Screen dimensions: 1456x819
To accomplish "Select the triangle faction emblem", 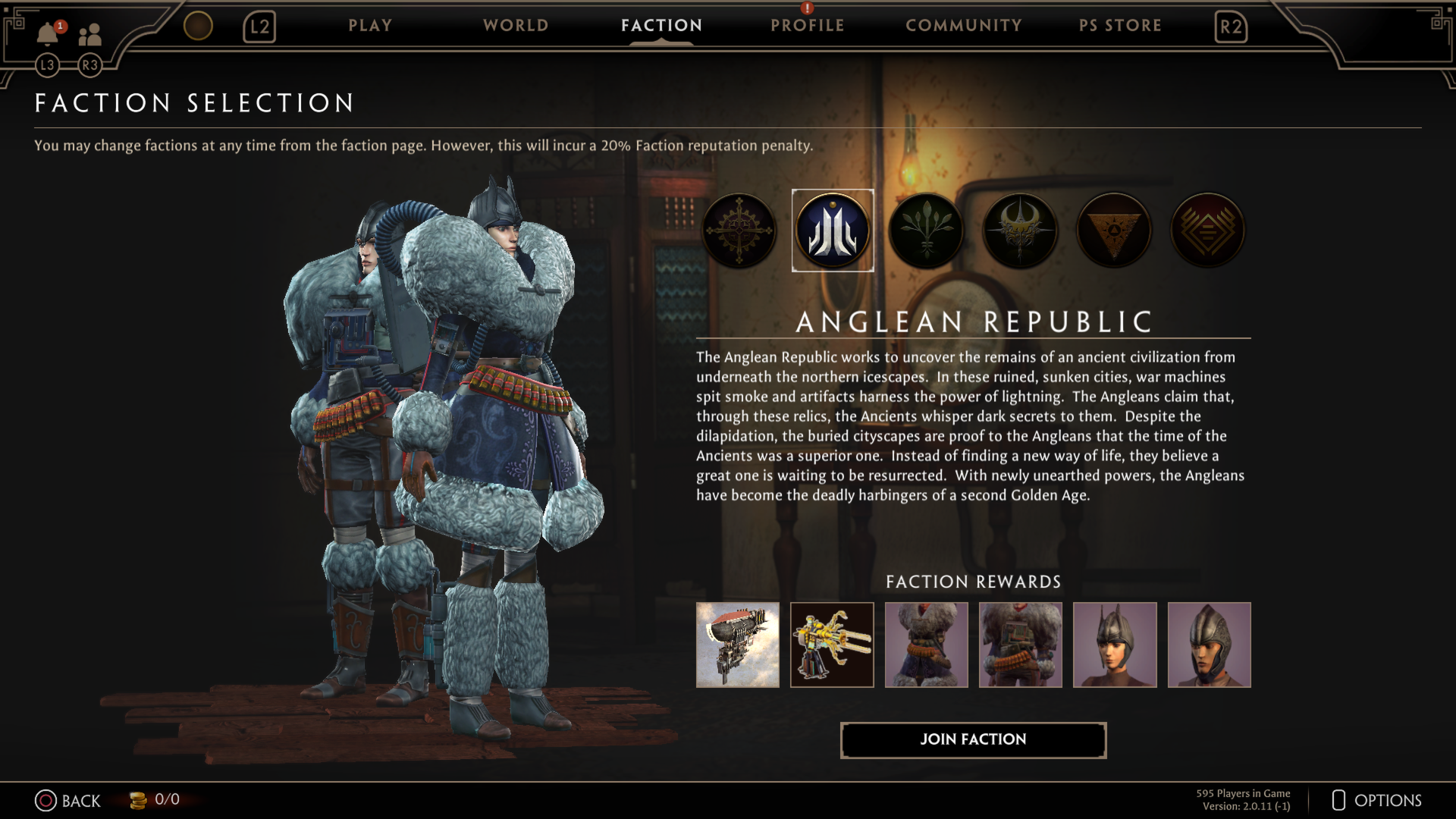I will tap(1114, 230).
